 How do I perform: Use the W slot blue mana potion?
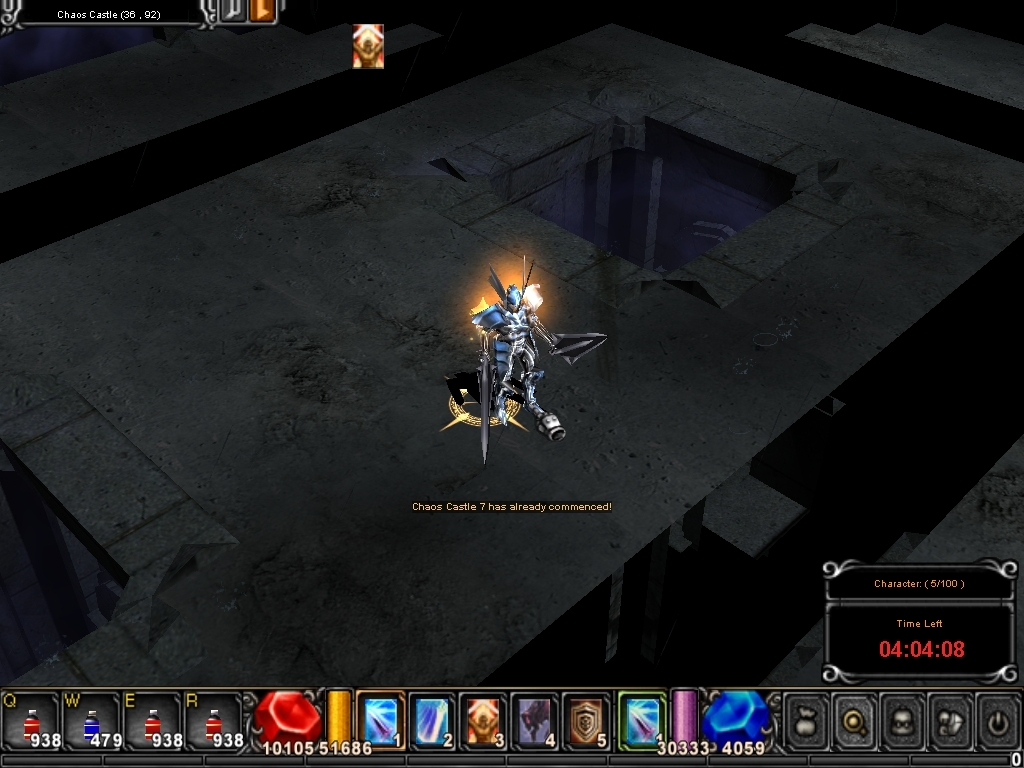(x=92, y=721)
